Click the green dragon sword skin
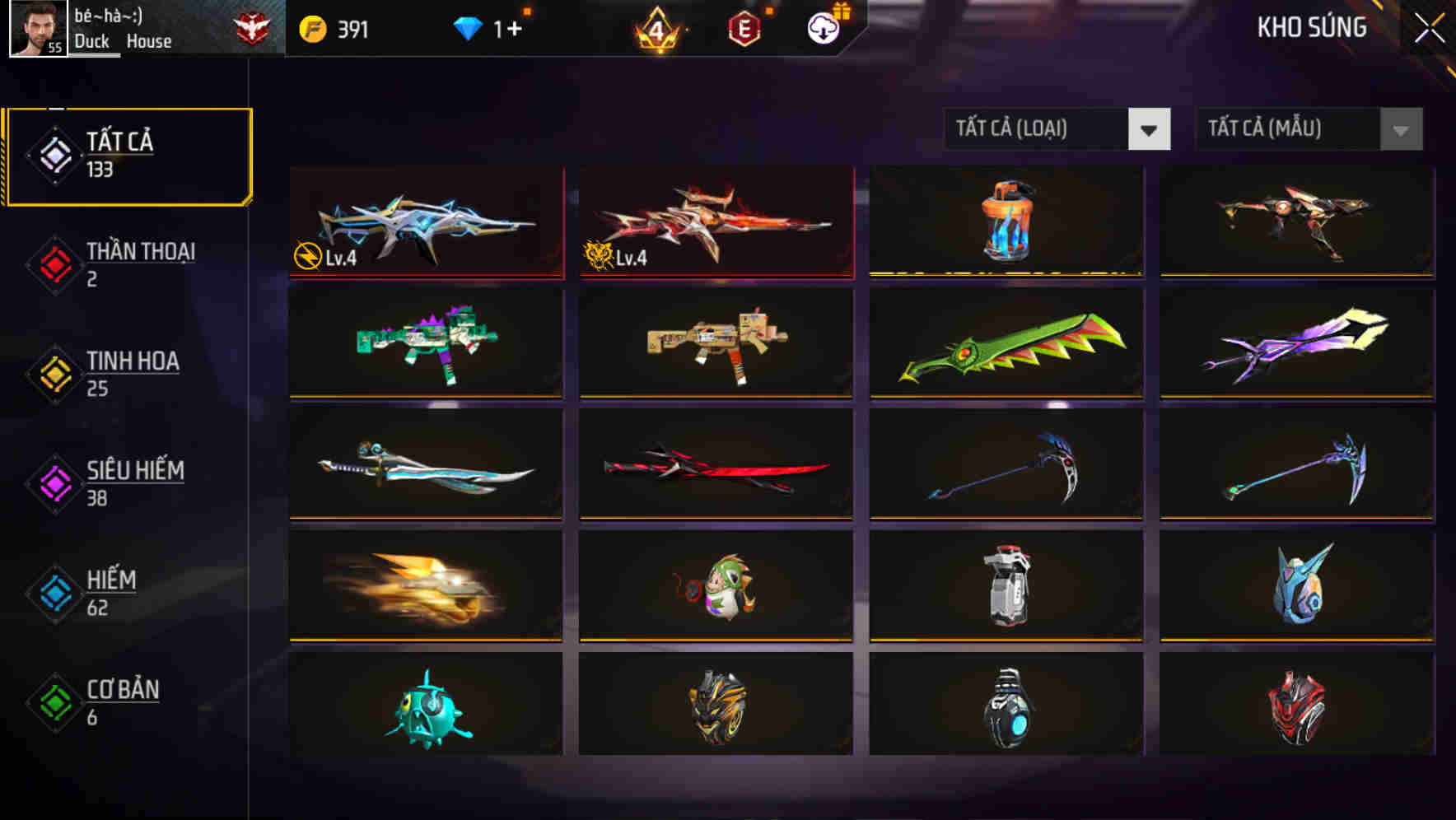Viewport: 1456px width, 820px height. 1006,343
